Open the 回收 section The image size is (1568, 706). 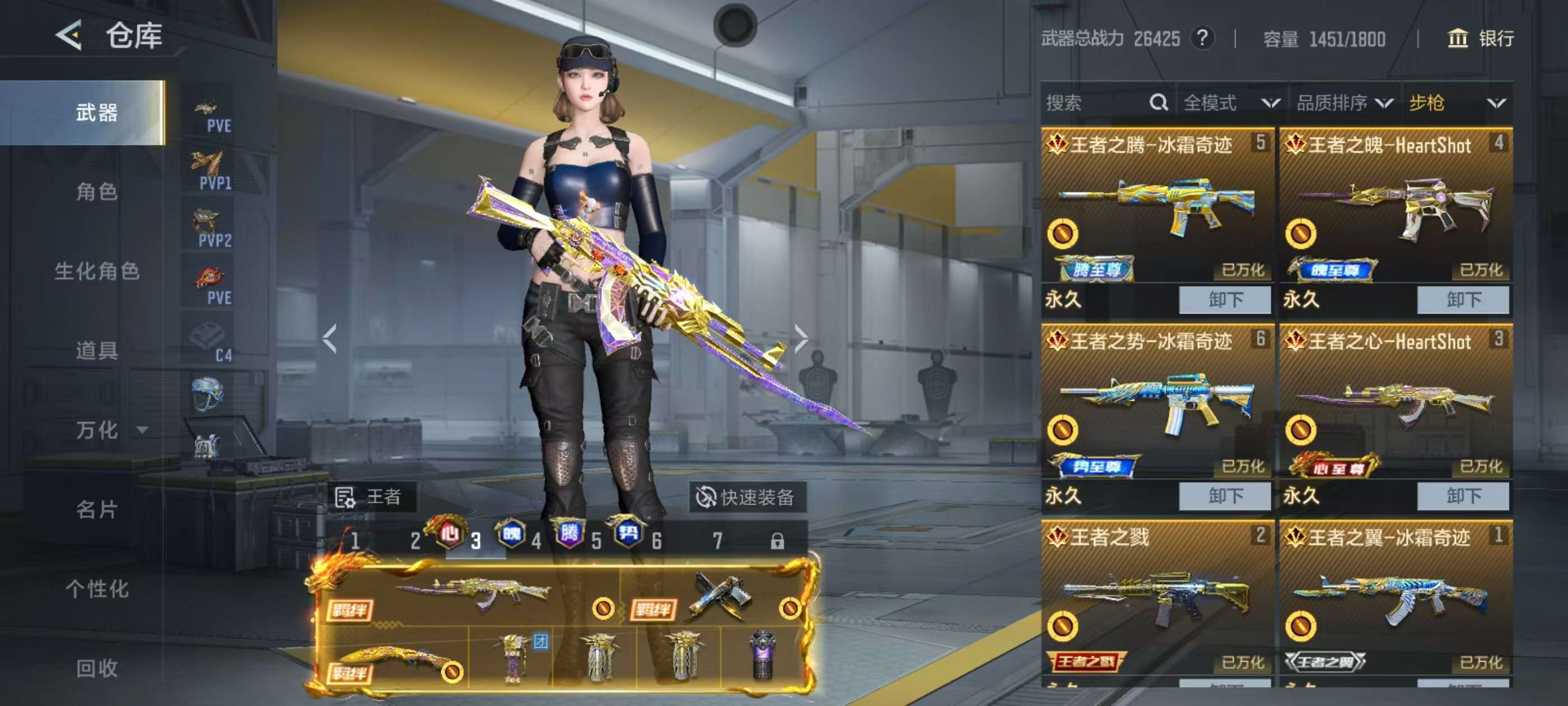[96, 668]
